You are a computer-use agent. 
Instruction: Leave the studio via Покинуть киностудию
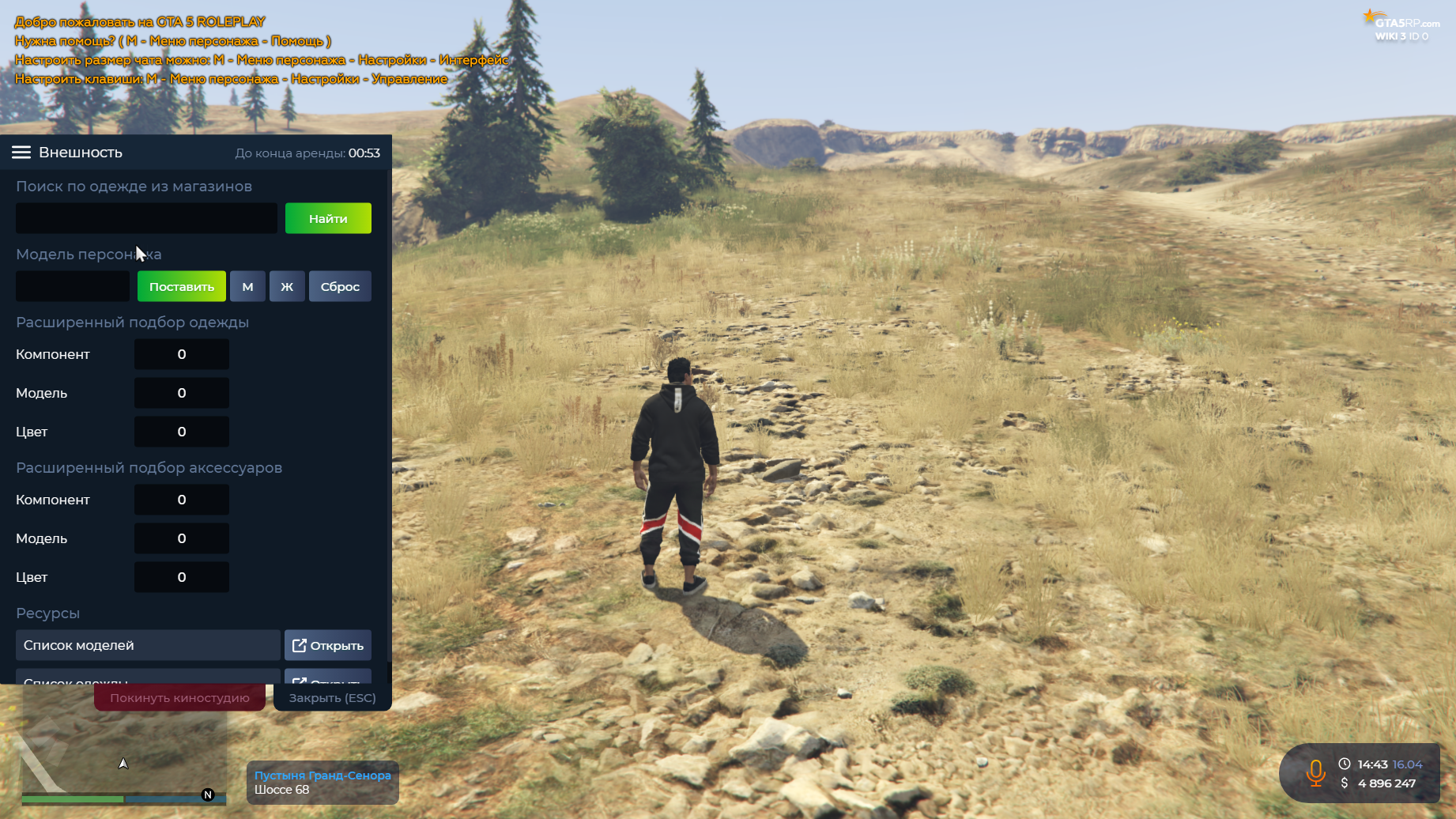(179, 698)
